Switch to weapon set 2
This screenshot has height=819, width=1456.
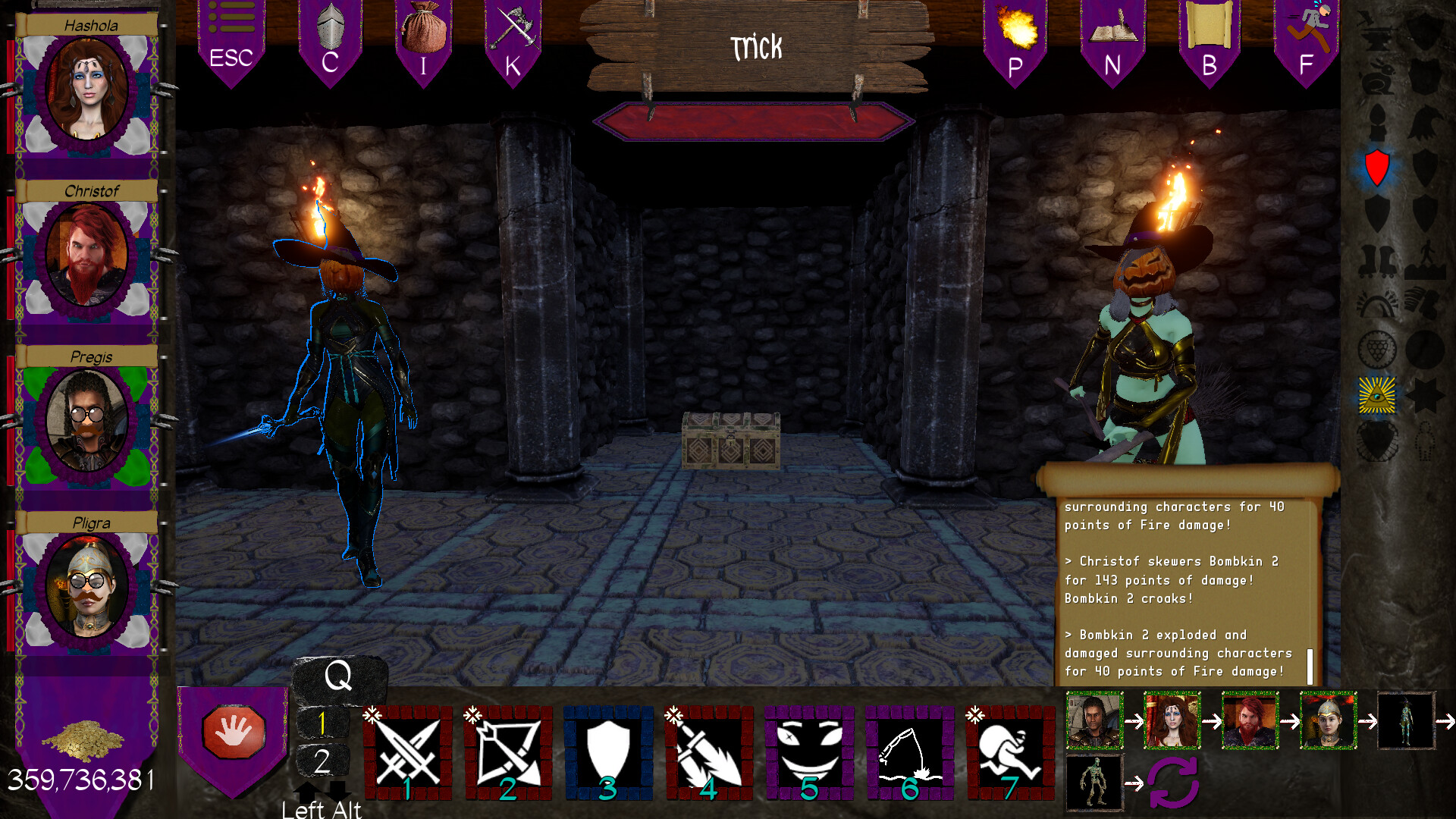[x=322, y=762]
